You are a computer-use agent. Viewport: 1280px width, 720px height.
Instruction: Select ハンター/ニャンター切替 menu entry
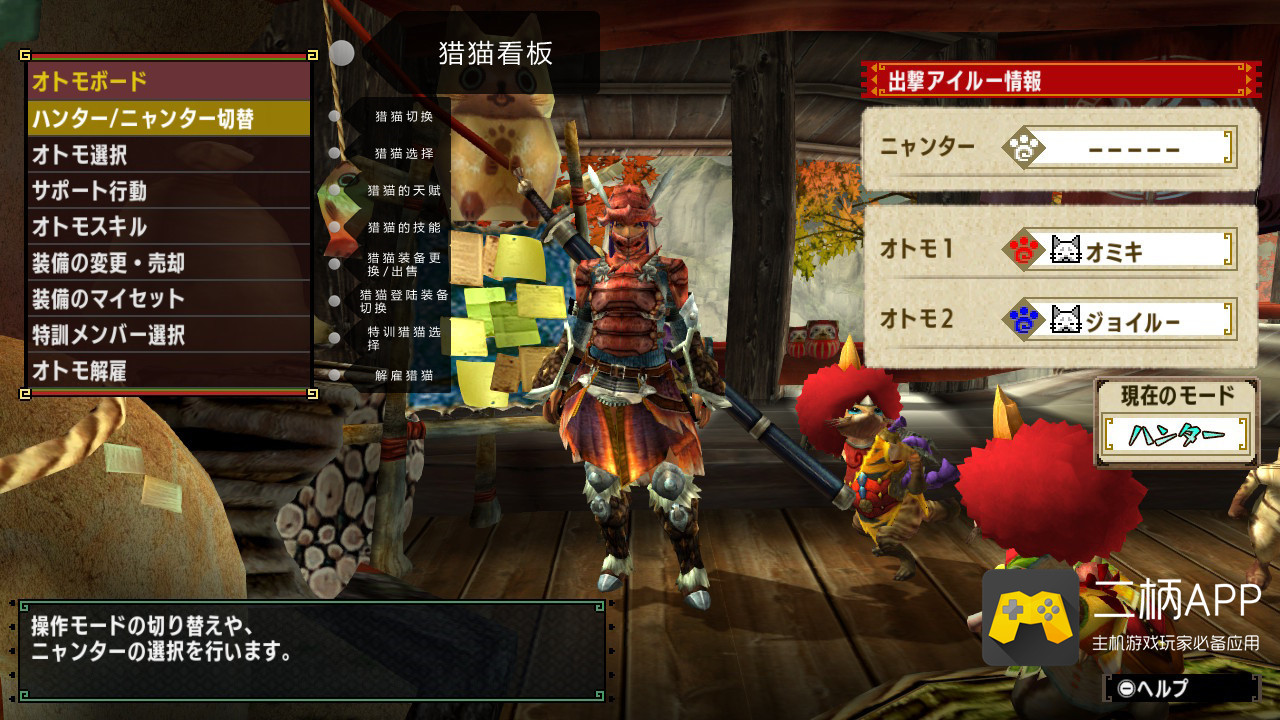click(168, 119)
